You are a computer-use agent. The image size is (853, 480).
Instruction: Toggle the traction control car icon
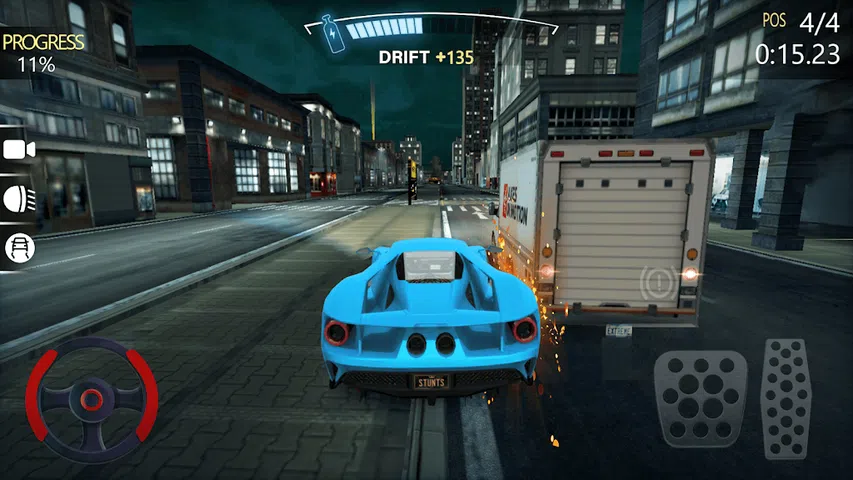[x=17, y=246]
